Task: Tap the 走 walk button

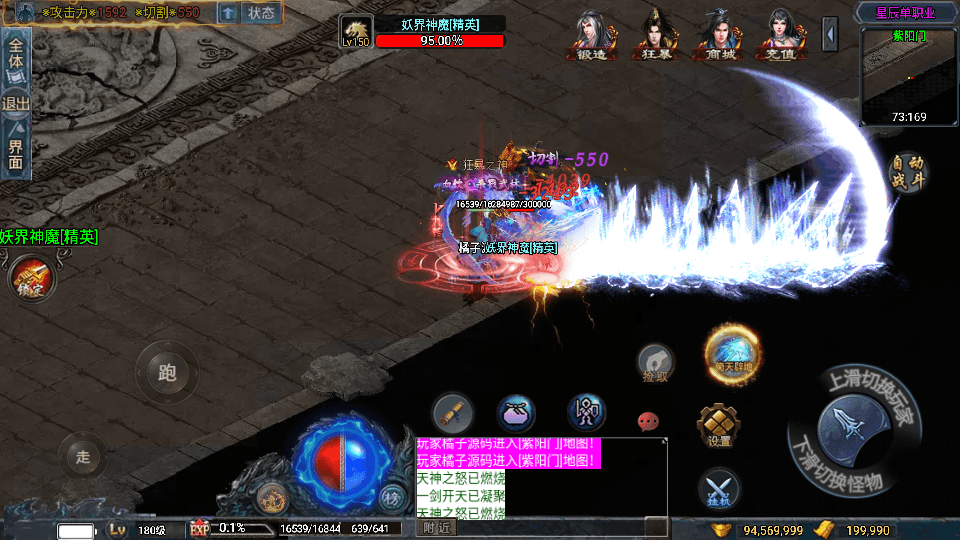Action: click(84, 457)
